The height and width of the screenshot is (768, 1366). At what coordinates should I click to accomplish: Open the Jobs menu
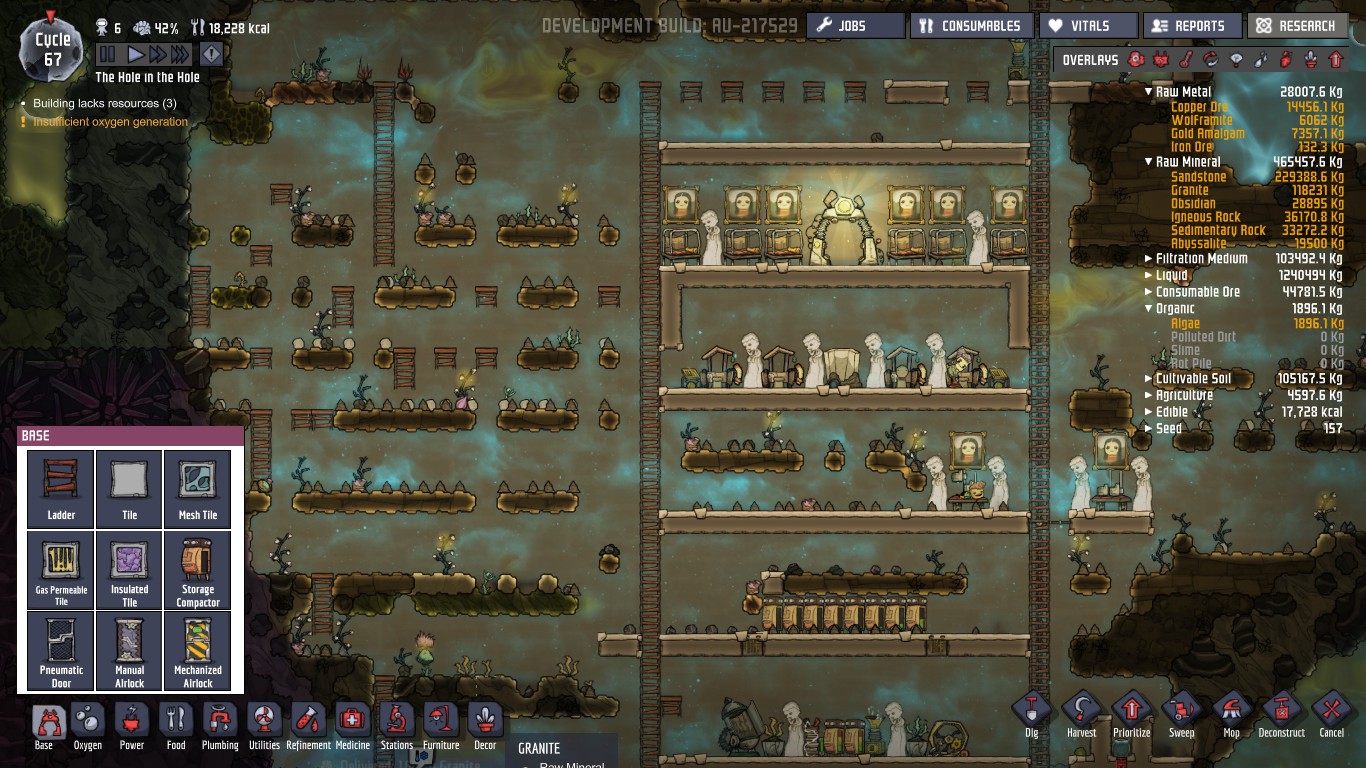point(855,26)
